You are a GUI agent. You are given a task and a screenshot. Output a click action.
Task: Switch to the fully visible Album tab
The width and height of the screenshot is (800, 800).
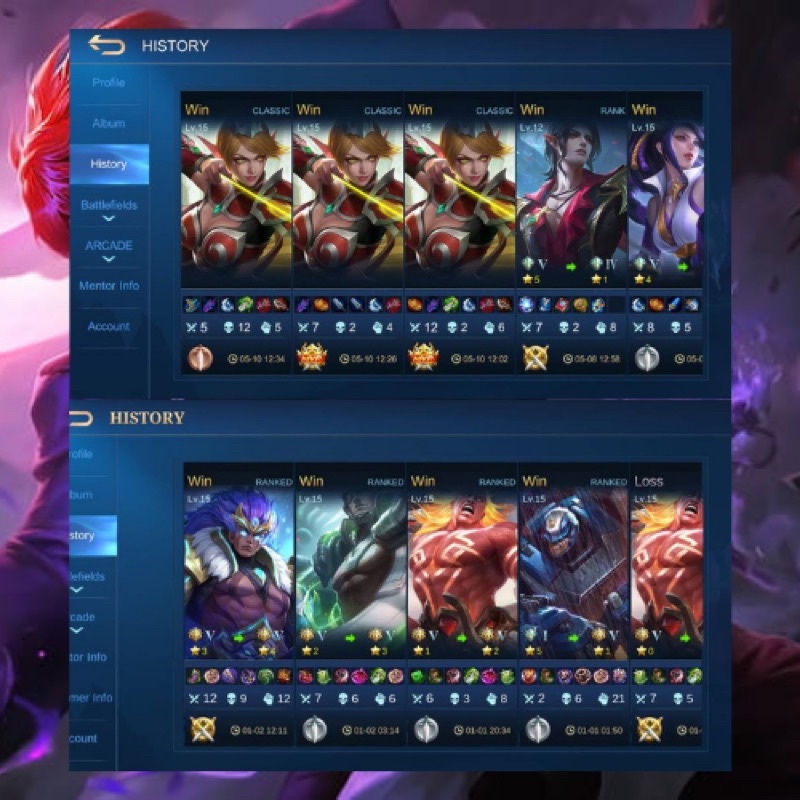point(109,123)
